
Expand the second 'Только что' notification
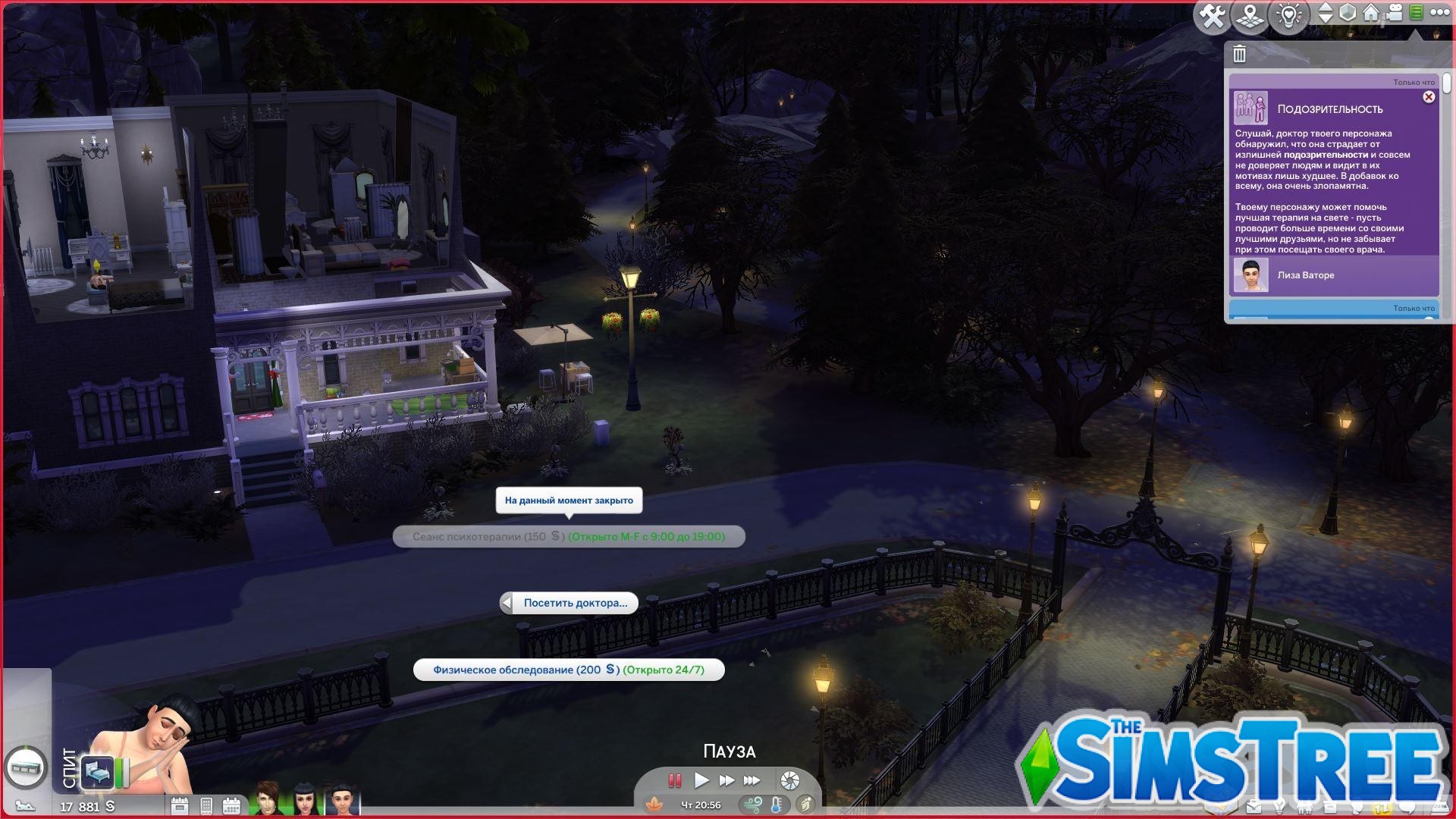tap(1335, 309)
